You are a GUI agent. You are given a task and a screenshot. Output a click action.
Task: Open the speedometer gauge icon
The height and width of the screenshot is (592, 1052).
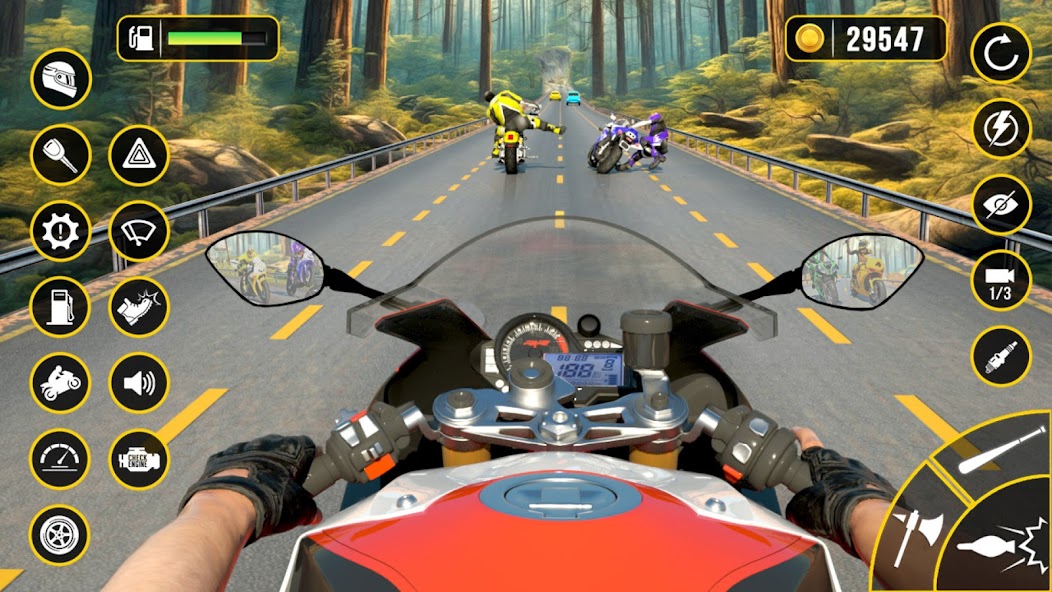point(61,459)
